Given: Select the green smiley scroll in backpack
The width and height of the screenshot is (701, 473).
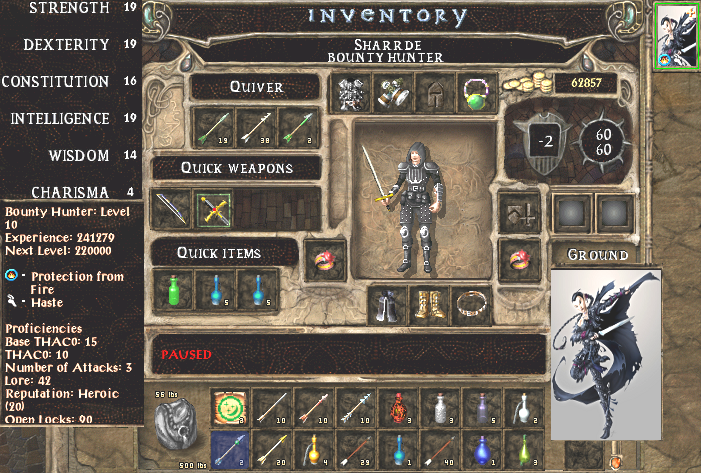Looking at the screenshot, I should pyautogui.click(x=228, y=408).
